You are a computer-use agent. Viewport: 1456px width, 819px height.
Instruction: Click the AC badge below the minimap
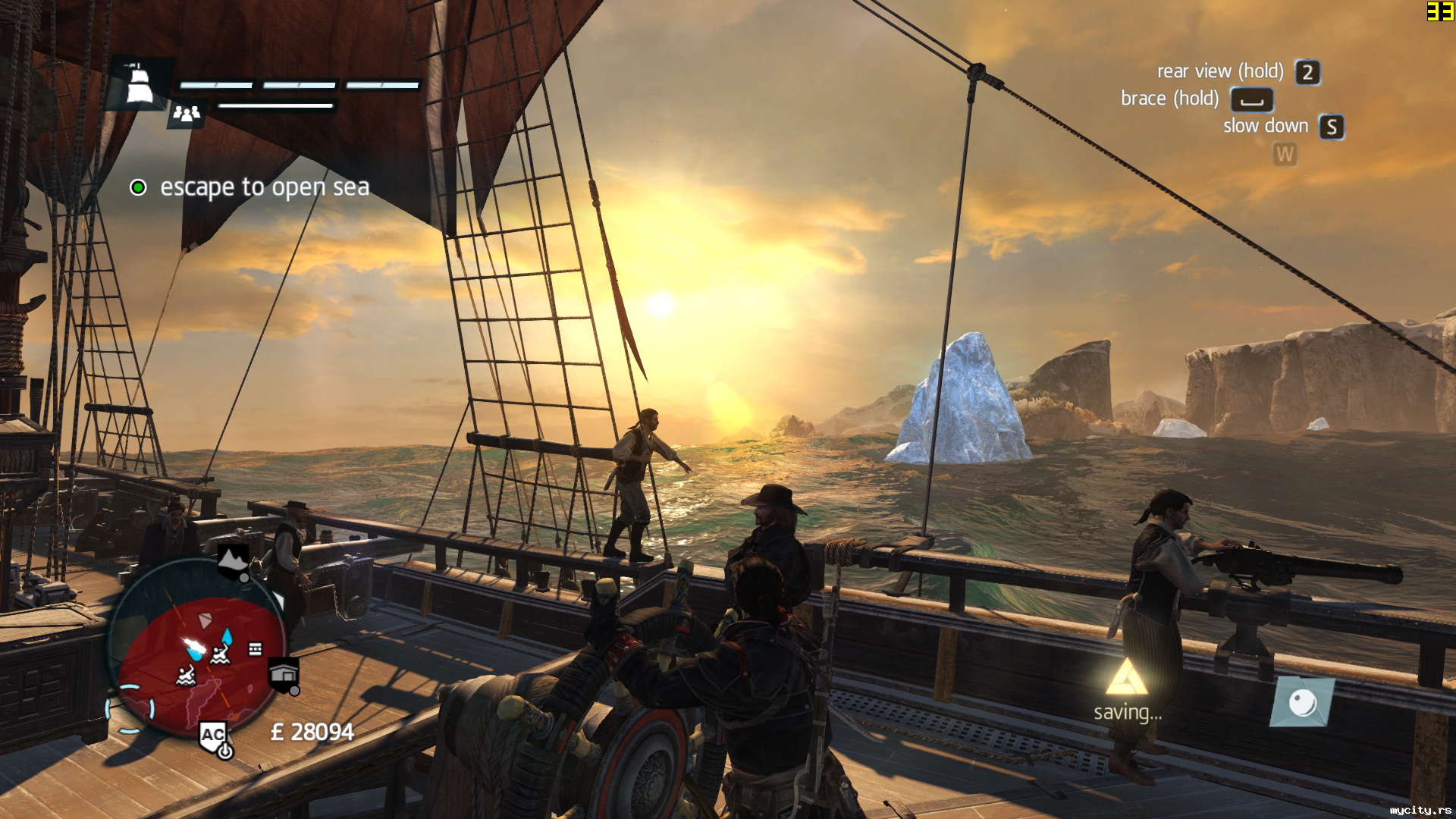(x=213, y=735)
